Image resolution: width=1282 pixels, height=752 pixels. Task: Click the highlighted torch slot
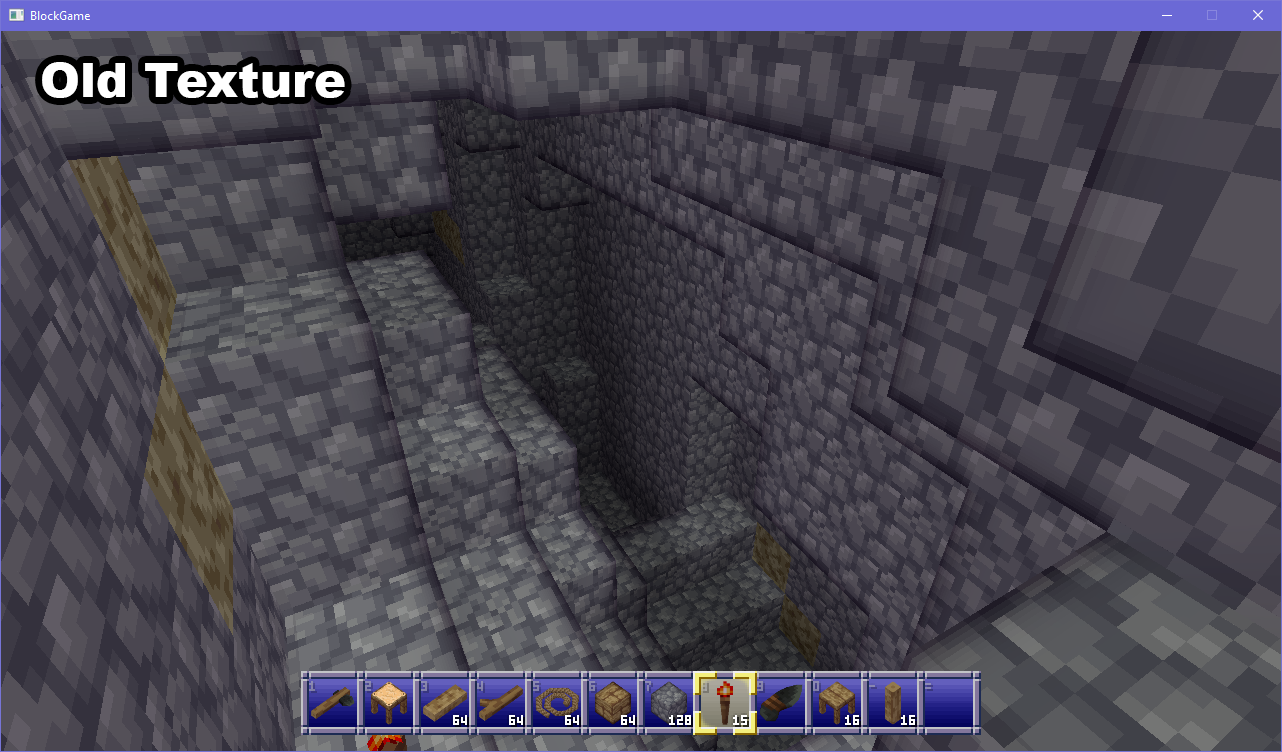click(725, 703)
